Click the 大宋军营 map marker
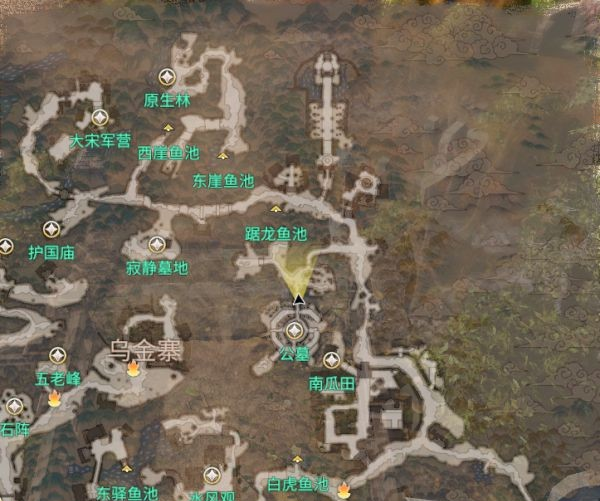Screen dimensions: 600x501 (99, 118)
